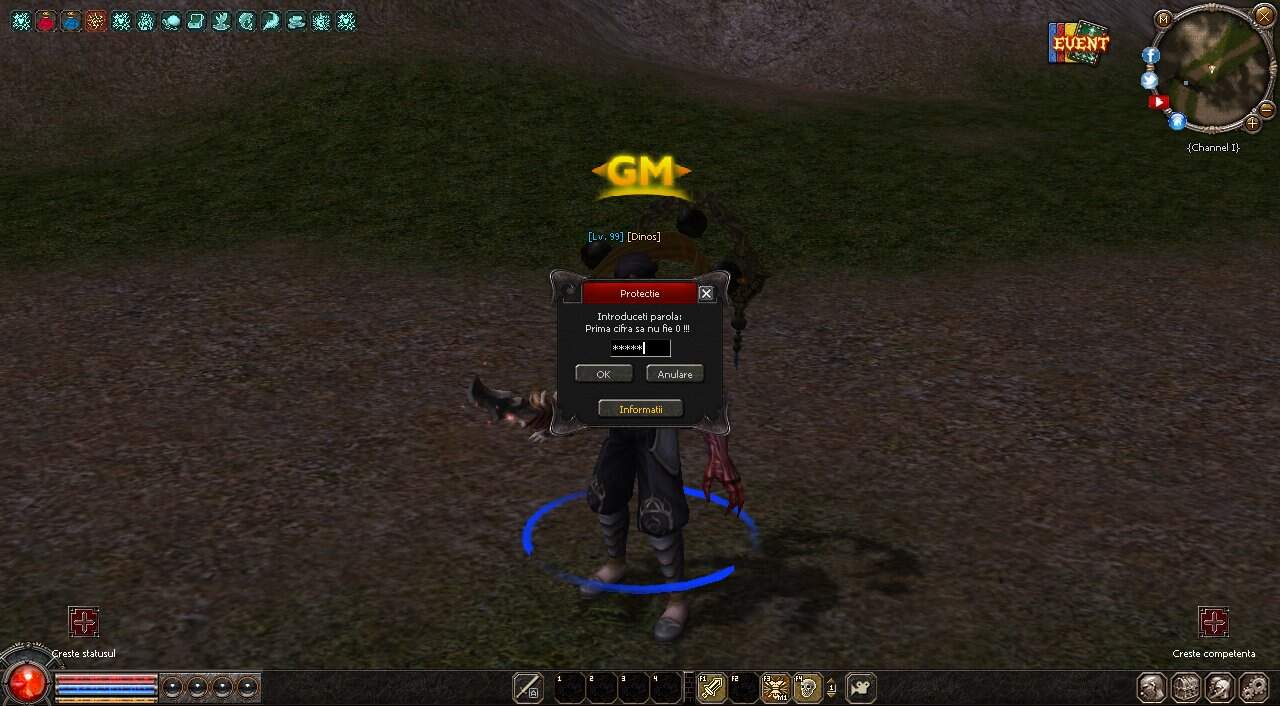Open the world map via M button
This screenshot has height=706, width=1280.
point(1163,19)
